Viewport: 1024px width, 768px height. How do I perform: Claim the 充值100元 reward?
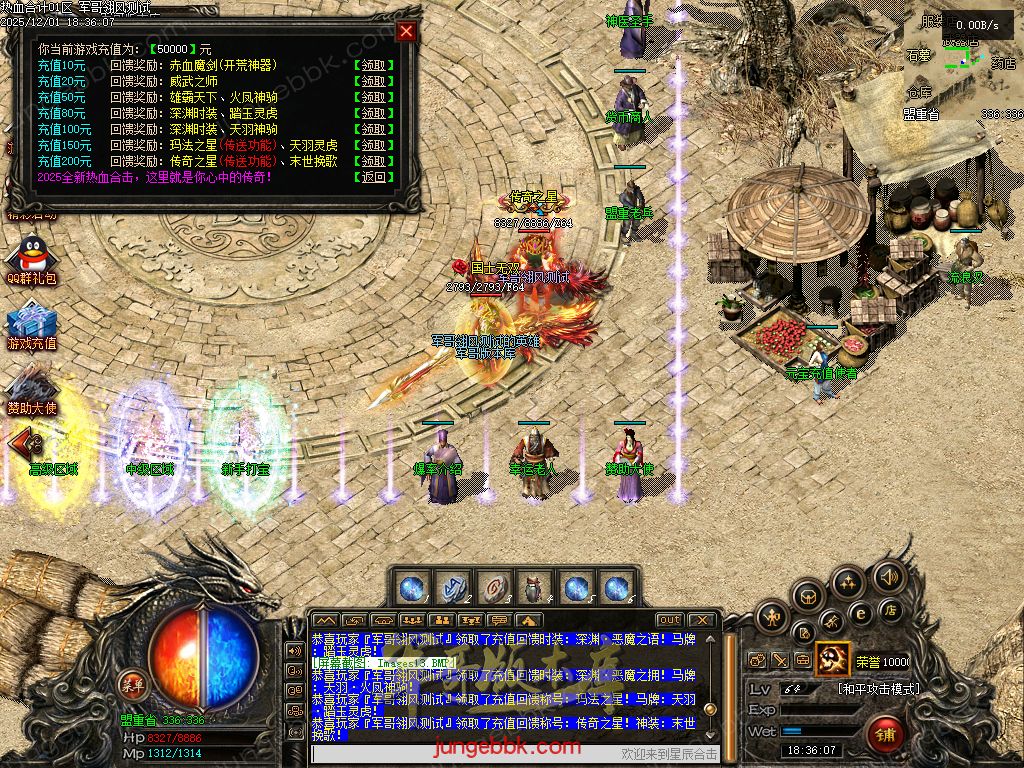point(373,129)
